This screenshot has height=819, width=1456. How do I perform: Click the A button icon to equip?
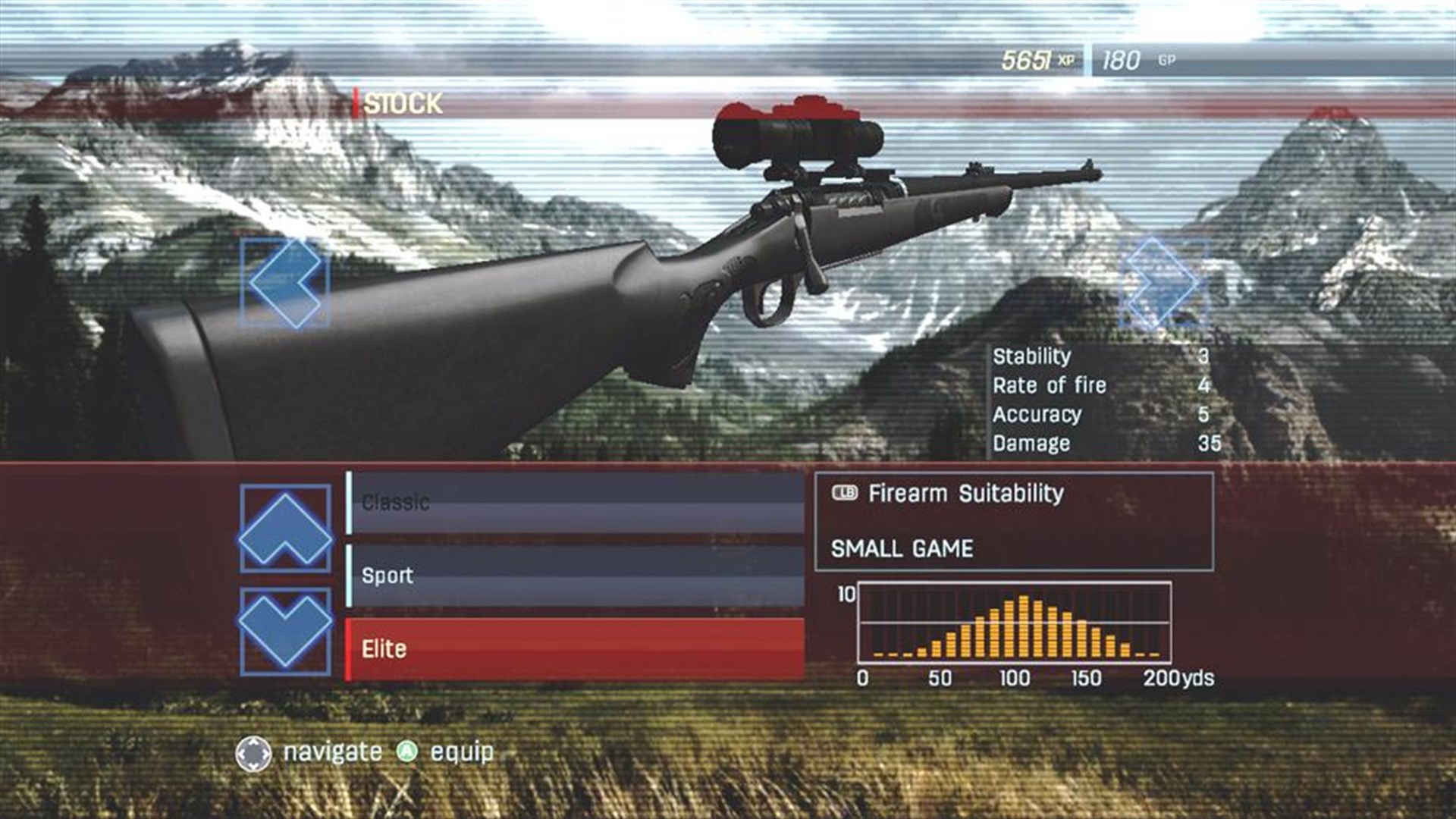coord(405,753)
